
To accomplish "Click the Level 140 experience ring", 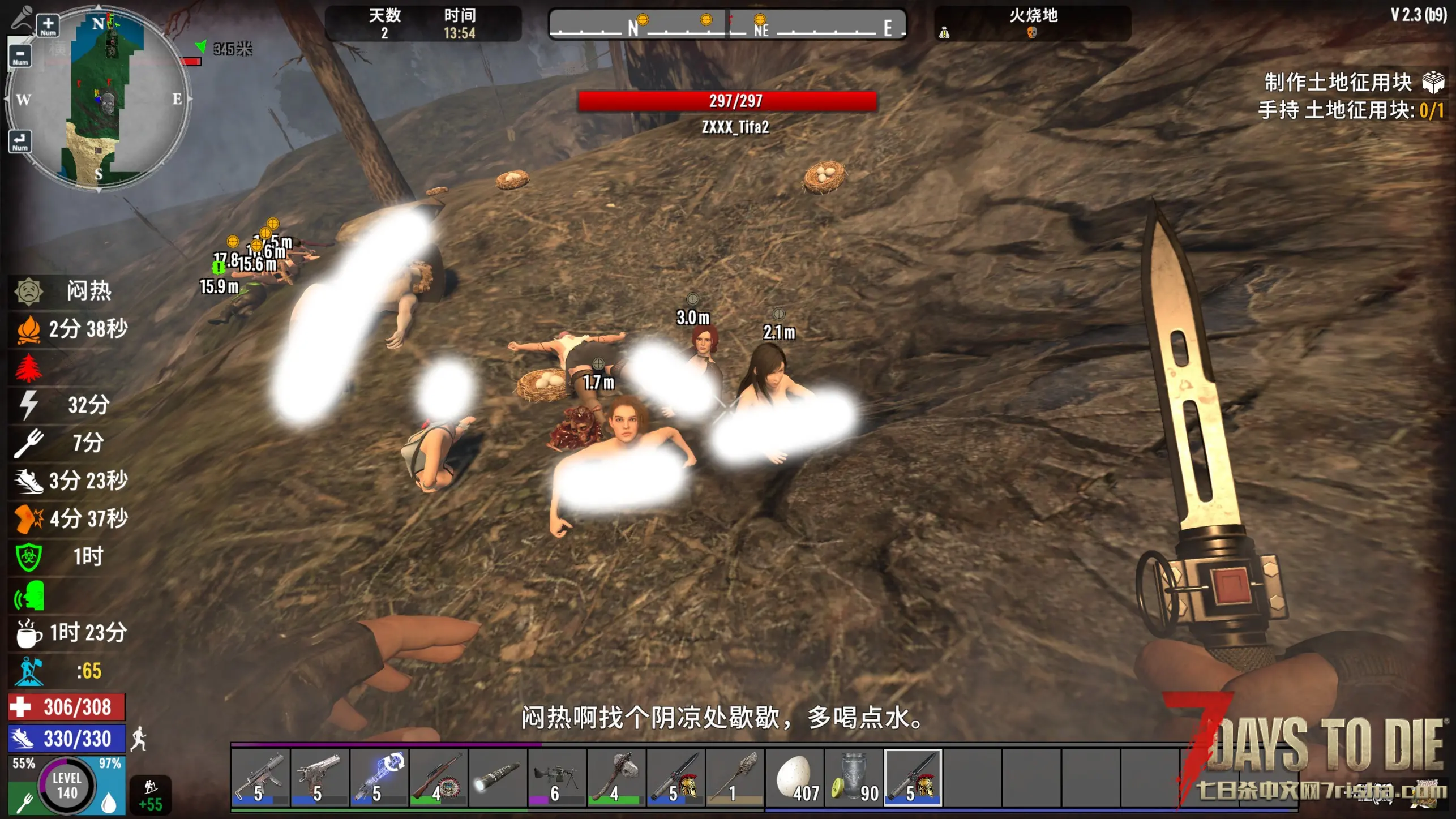I will click(x=67, y=786).
